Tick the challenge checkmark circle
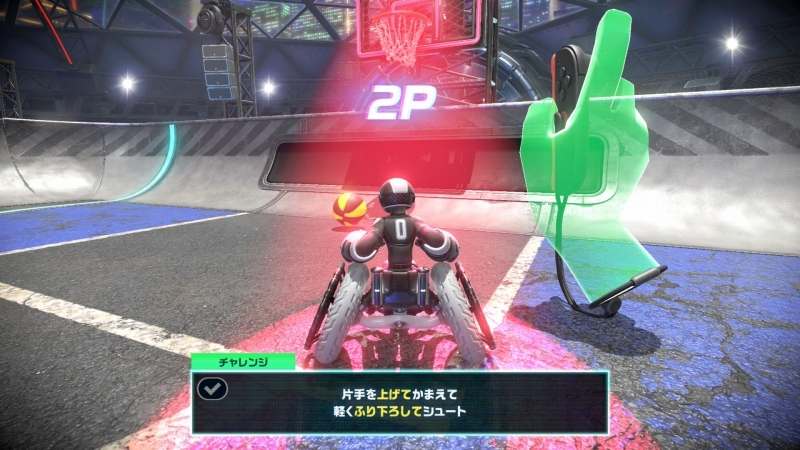 [x=213, y=390]
